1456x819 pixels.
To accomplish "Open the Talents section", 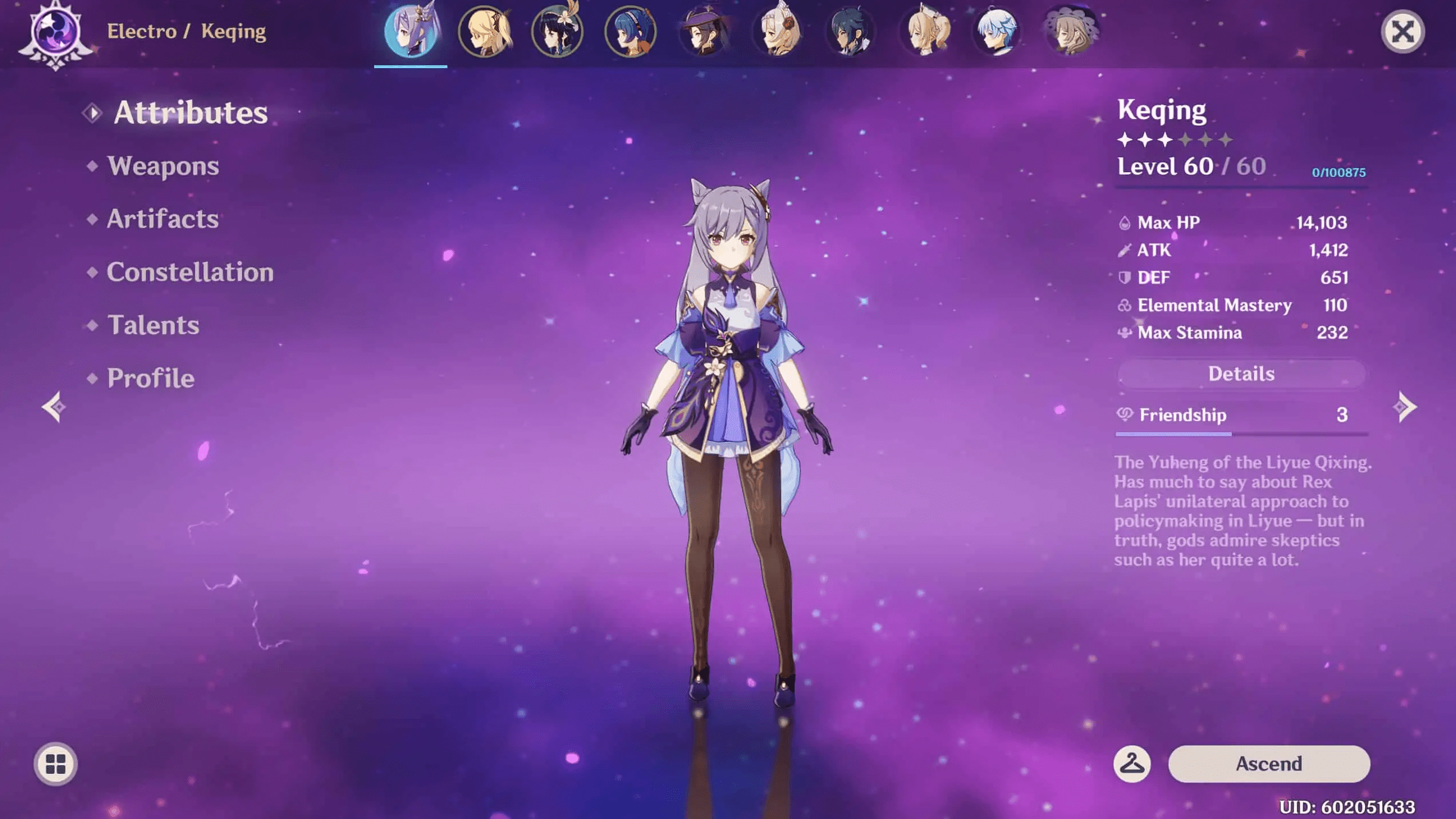I will (153, 325).
